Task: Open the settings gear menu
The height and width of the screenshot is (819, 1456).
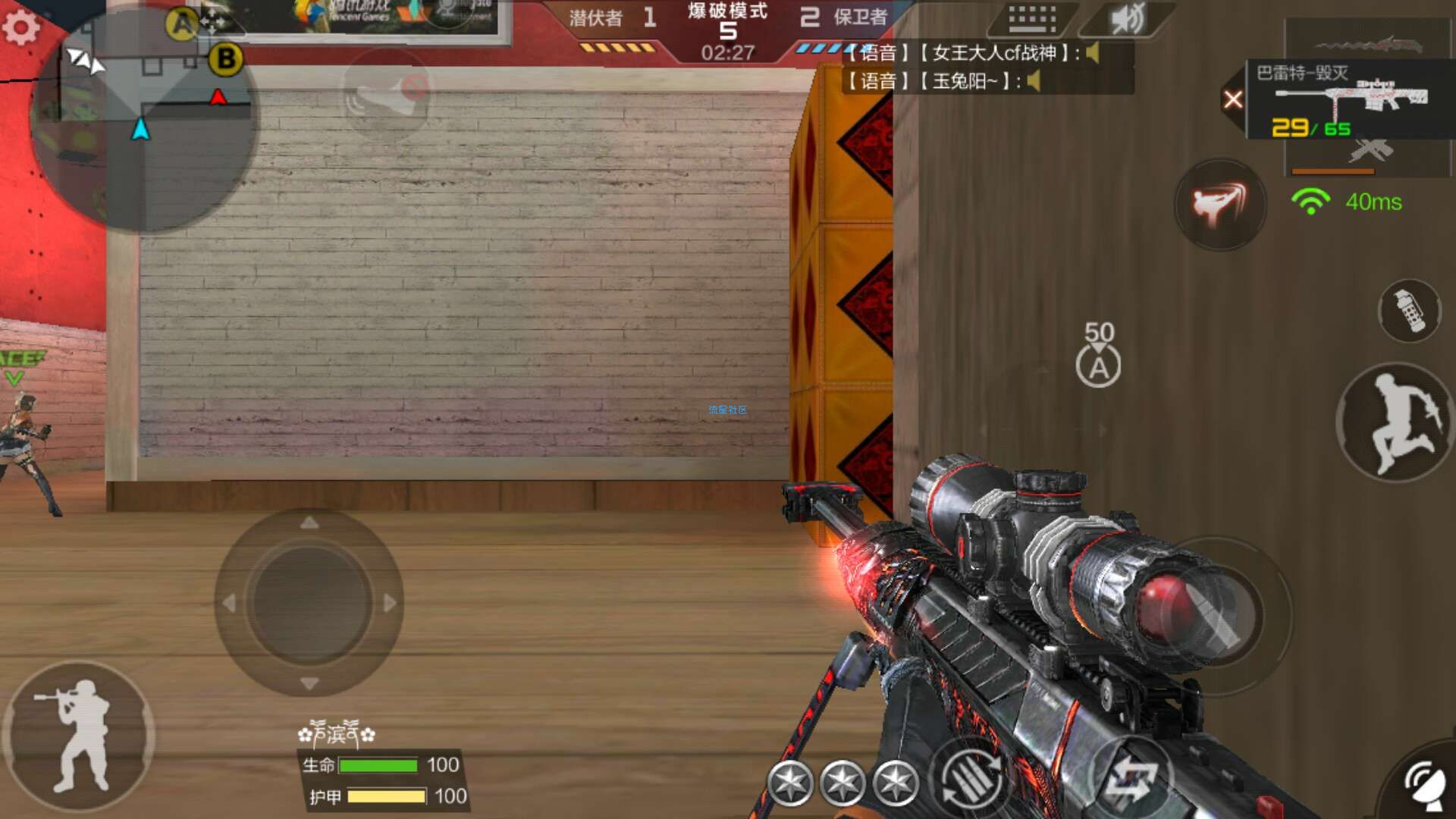Action: [20, 27]
